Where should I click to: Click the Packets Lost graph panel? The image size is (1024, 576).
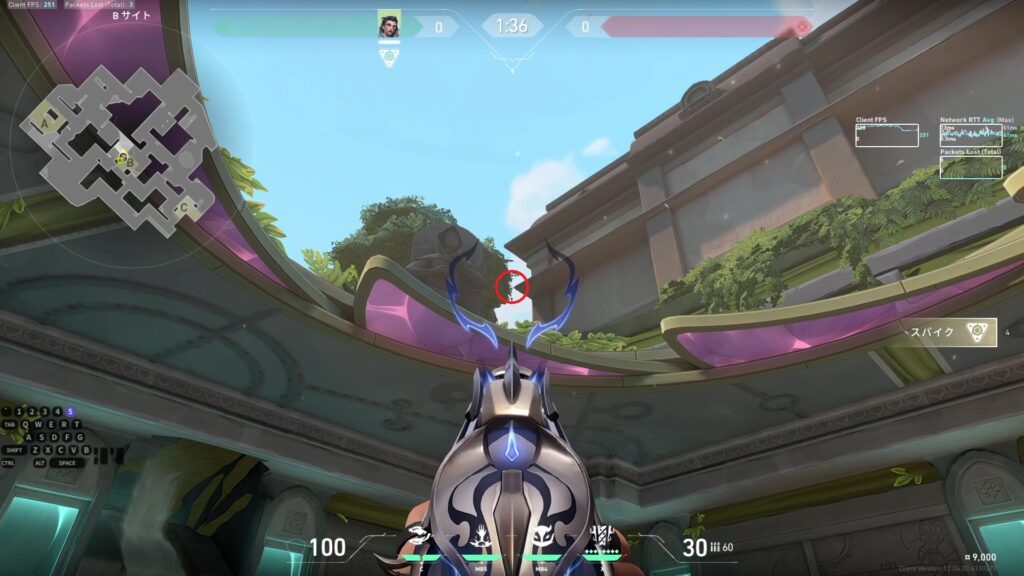coord(970,167)
